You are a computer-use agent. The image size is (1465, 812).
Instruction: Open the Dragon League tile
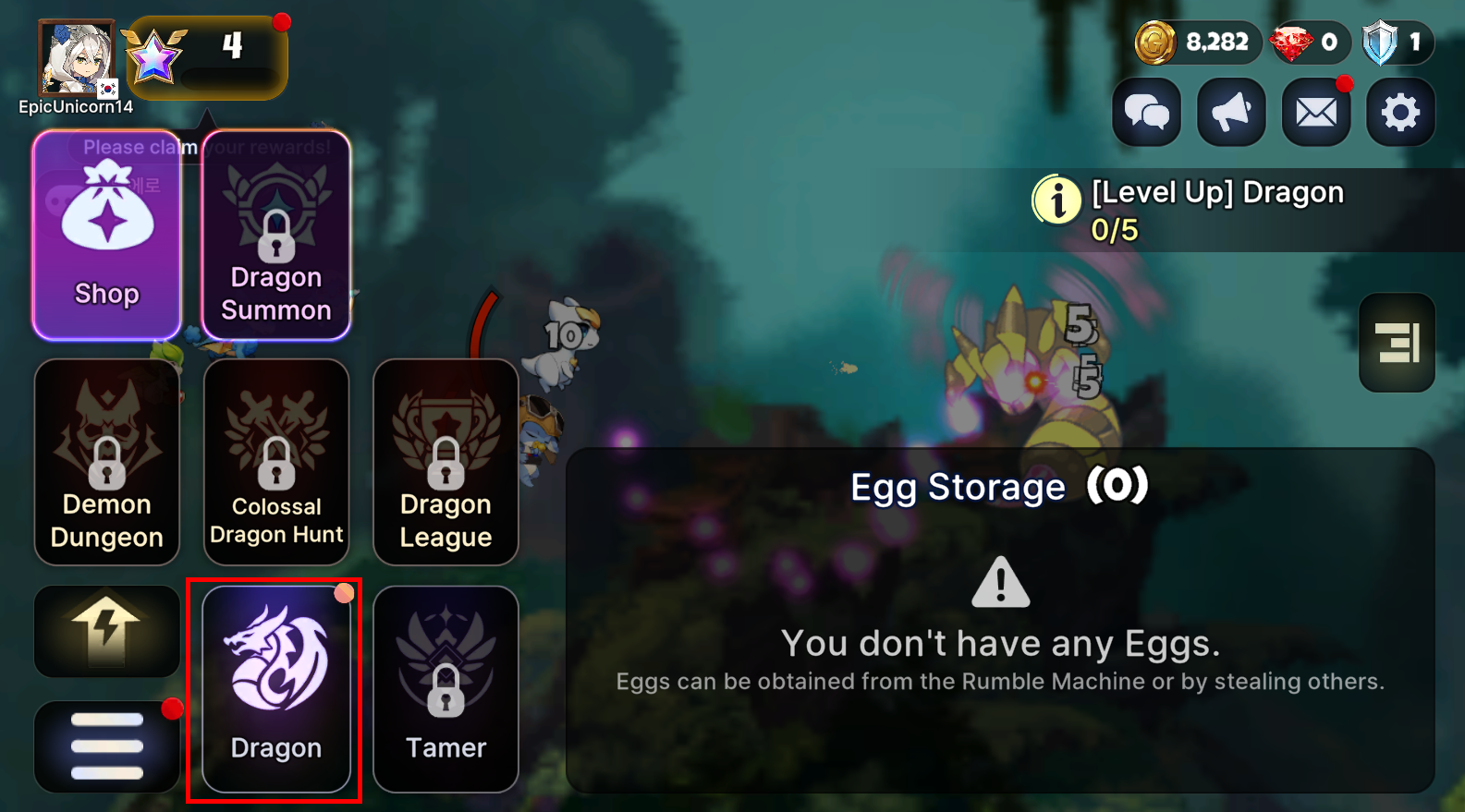446,462
